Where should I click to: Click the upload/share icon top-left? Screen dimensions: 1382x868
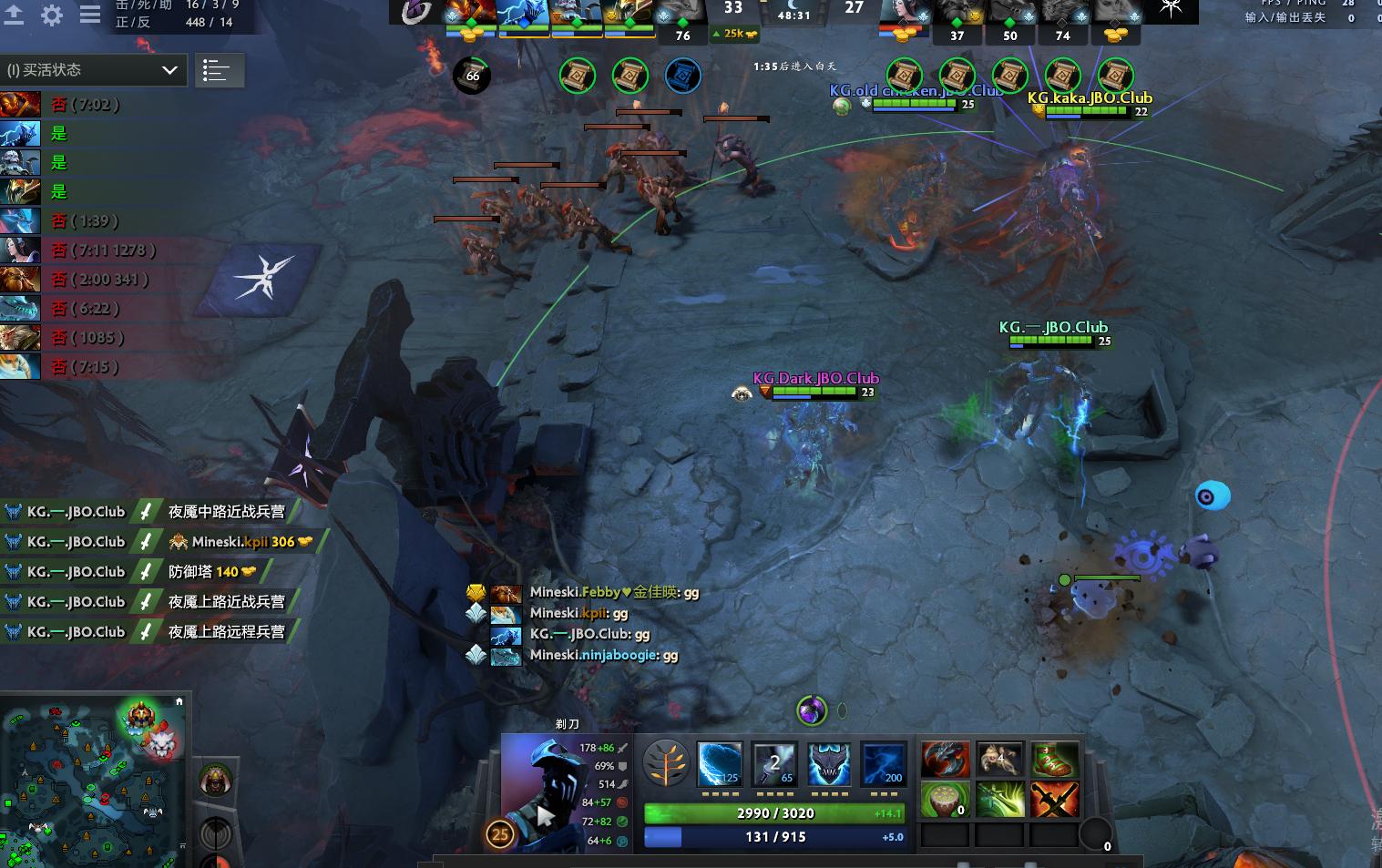click(x=14, y=15)
